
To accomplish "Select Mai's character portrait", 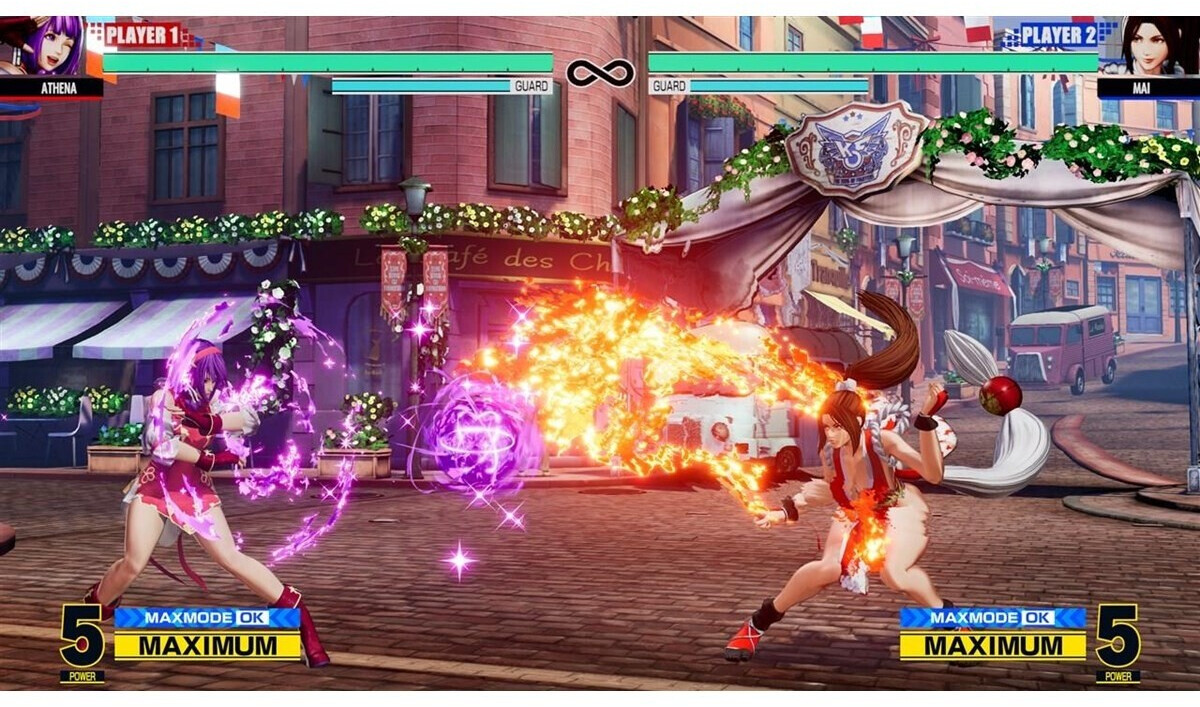I will (1147, 47).
